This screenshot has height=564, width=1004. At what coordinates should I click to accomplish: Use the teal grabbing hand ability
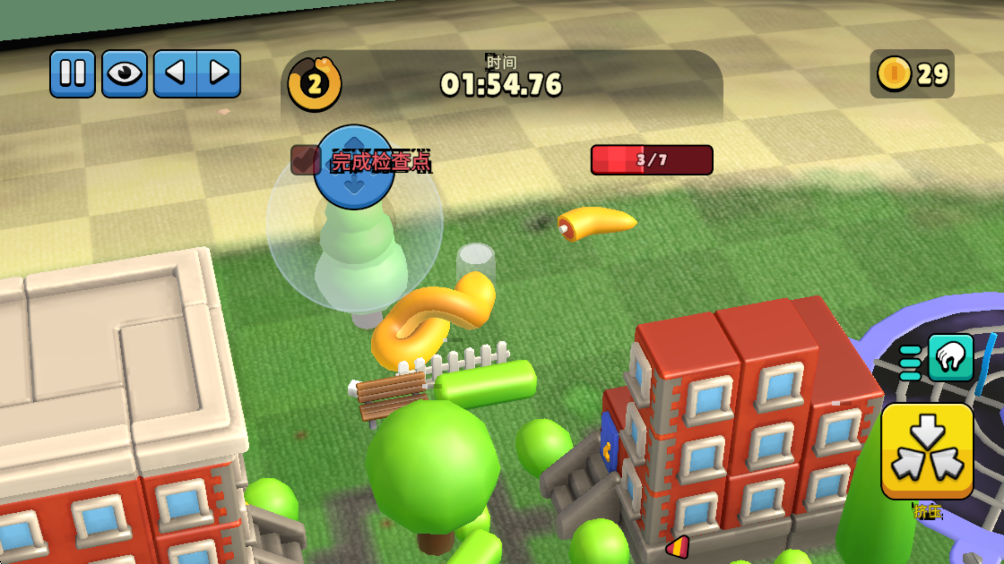click(950, 358)
